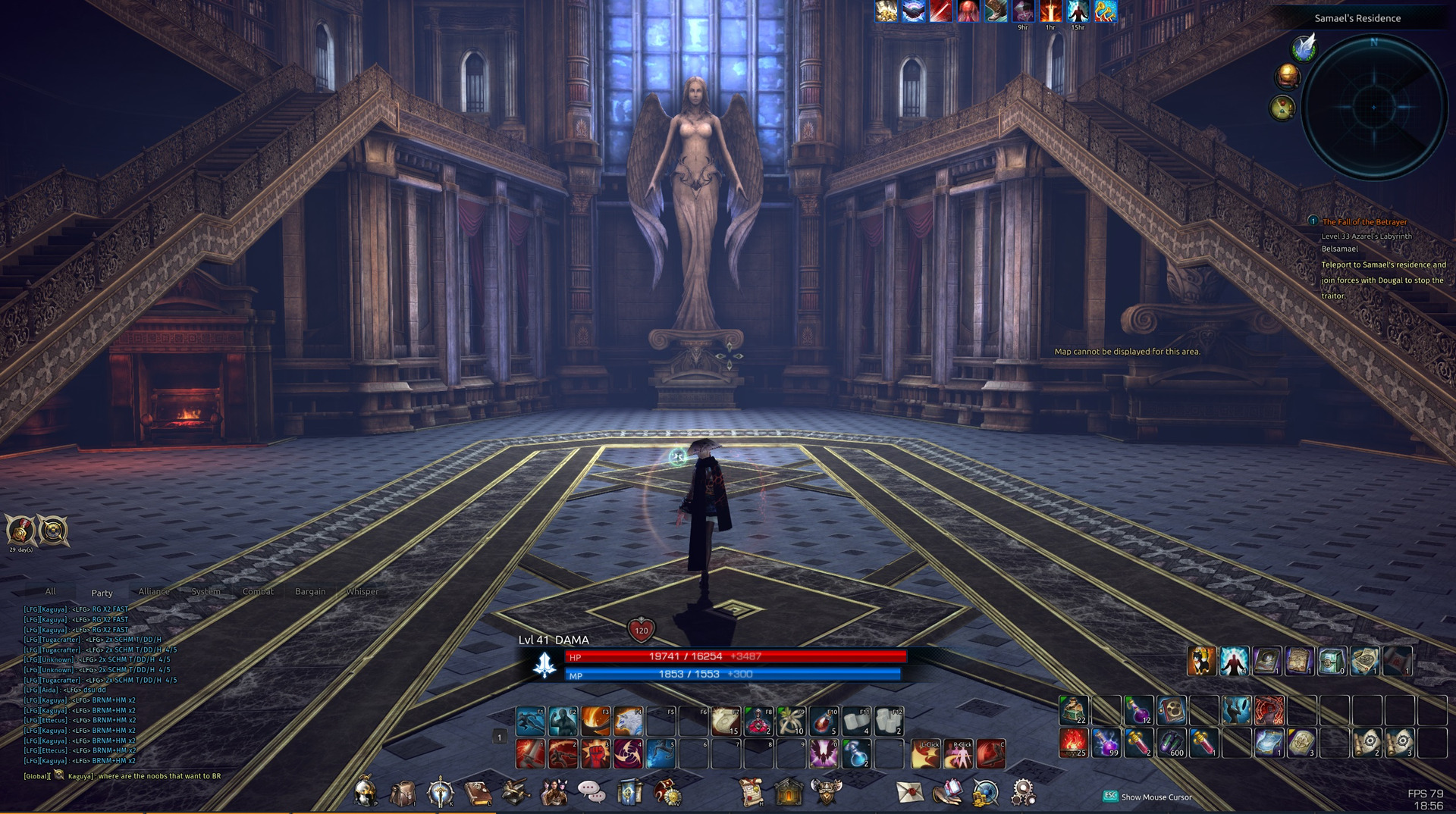Viewport: 1456px width, 814px height.
Task: Open the brown skill book icon
Action: tap(477, 793)
